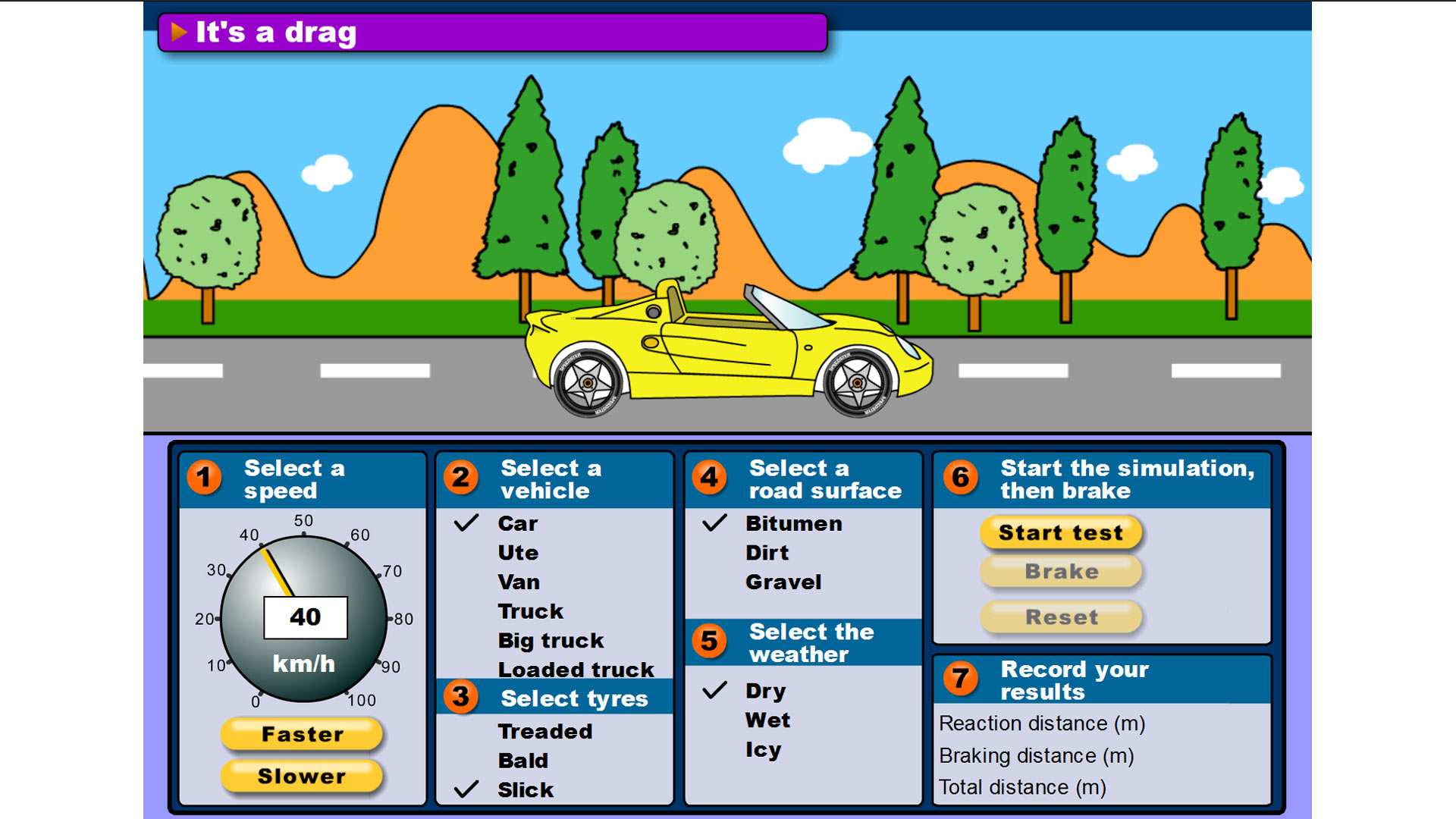Click the checkmark beside Slick tyres
This screenshot has width=1456, height=819.
pyautogui.click(x=465, y=790)
